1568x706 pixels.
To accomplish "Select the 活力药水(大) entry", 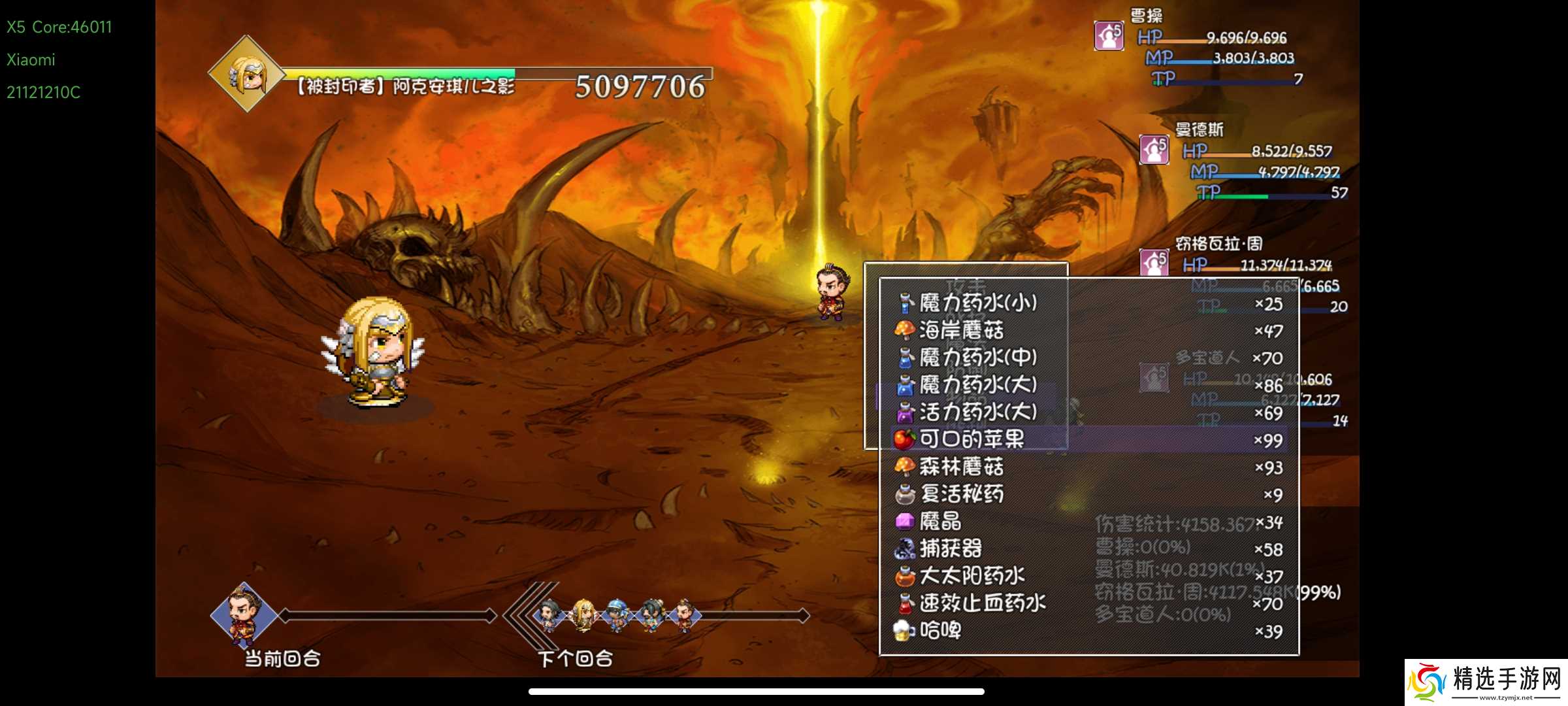I will pyautogui.click(x=977, y=412).
